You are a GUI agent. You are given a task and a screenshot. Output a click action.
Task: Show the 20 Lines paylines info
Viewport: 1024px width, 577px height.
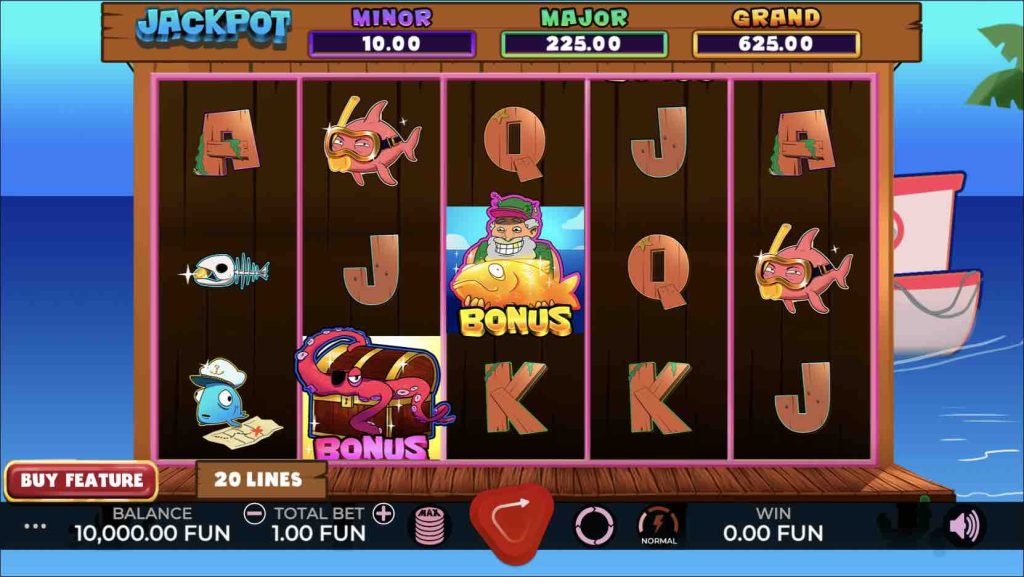261,479
